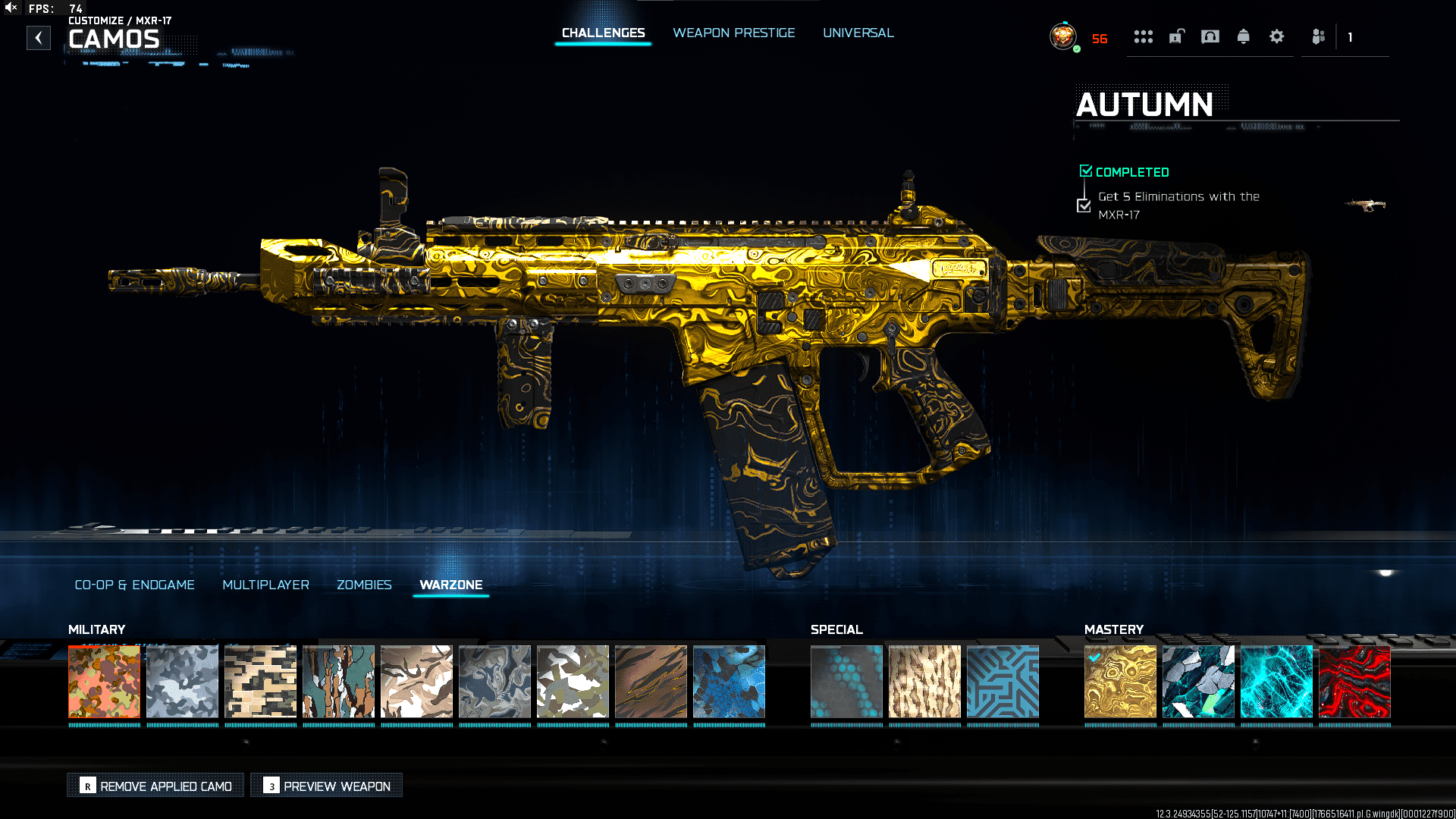Select the Warzone camo category
The height and width of the screenshot is (819, 1456).
click(450, 585)
